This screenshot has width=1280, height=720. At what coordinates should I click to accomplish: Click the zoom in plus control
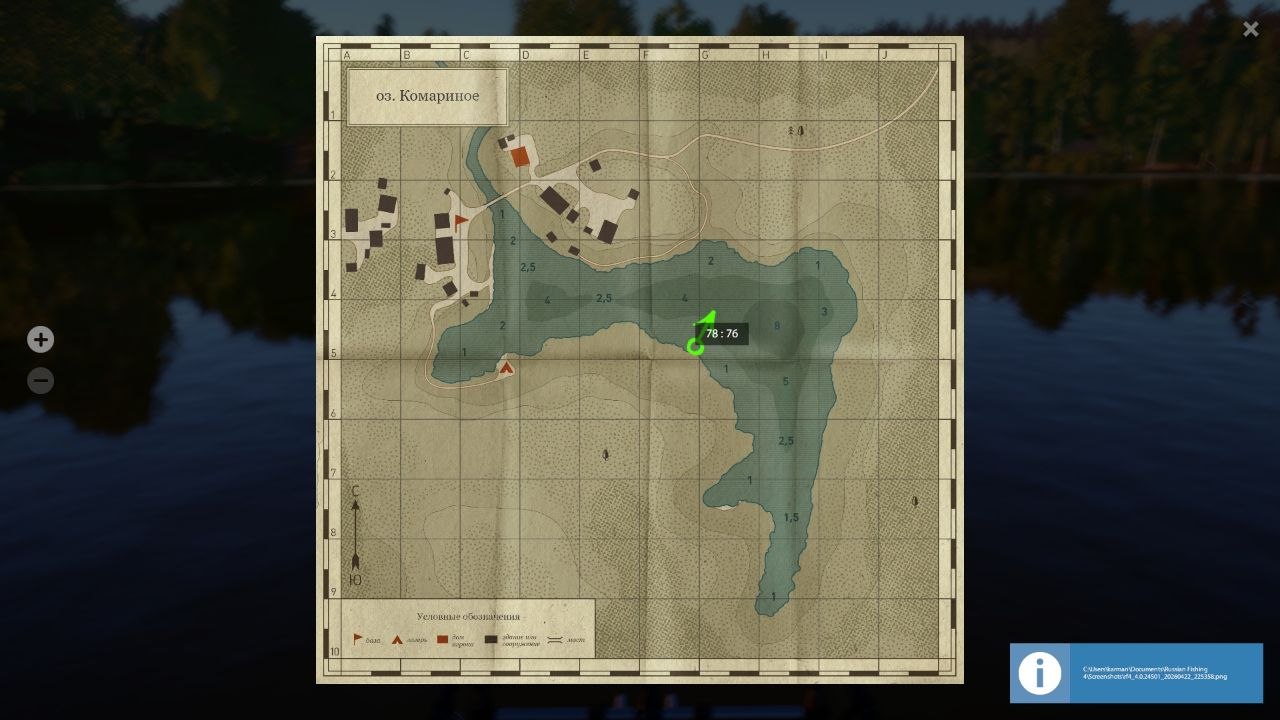(x=40, y=339)
